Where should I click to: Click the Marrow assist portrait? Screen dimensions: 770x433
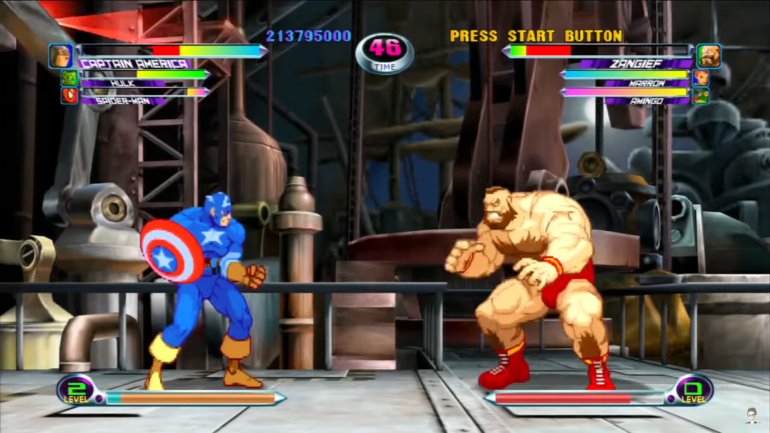tap(701, 78)
